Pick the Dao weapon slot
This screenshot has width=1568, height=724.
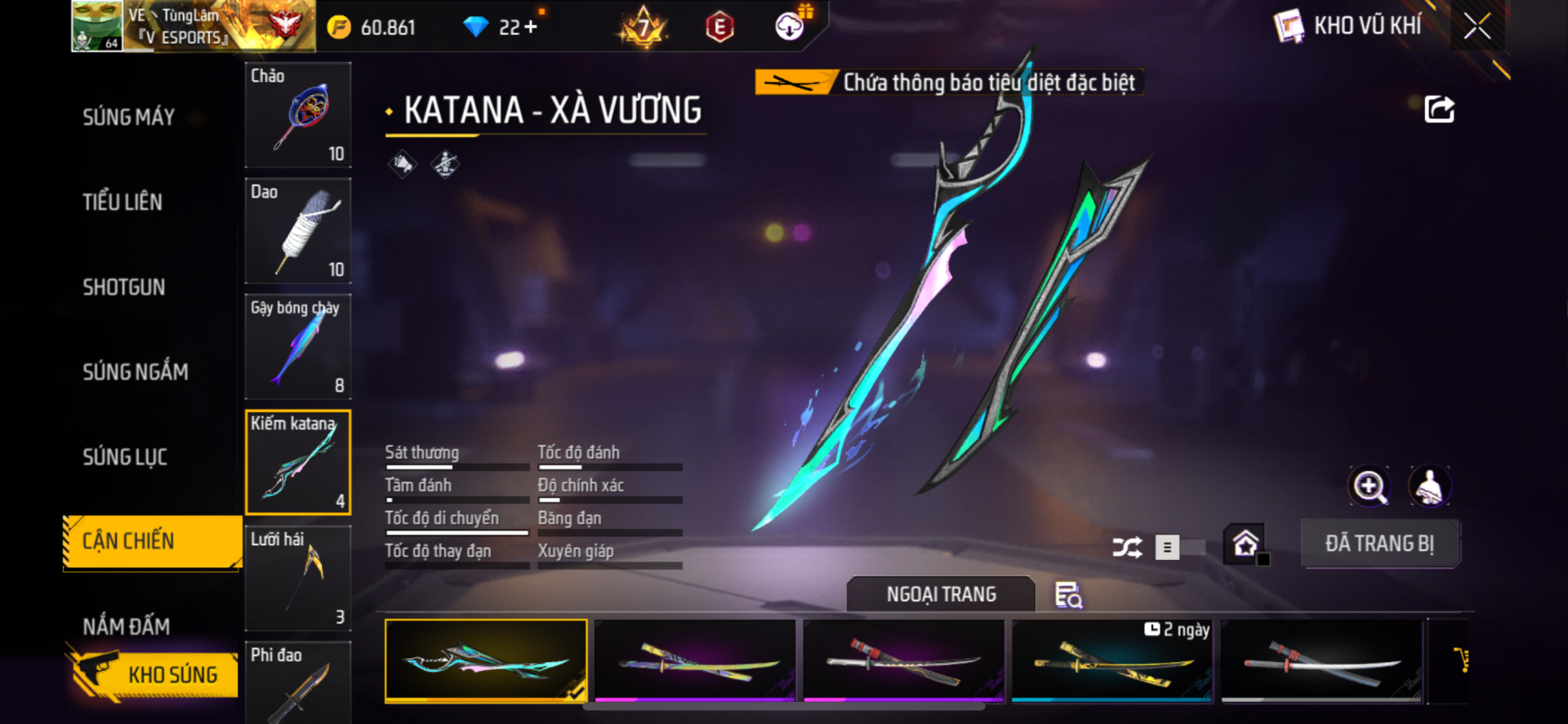click(298, 231)
